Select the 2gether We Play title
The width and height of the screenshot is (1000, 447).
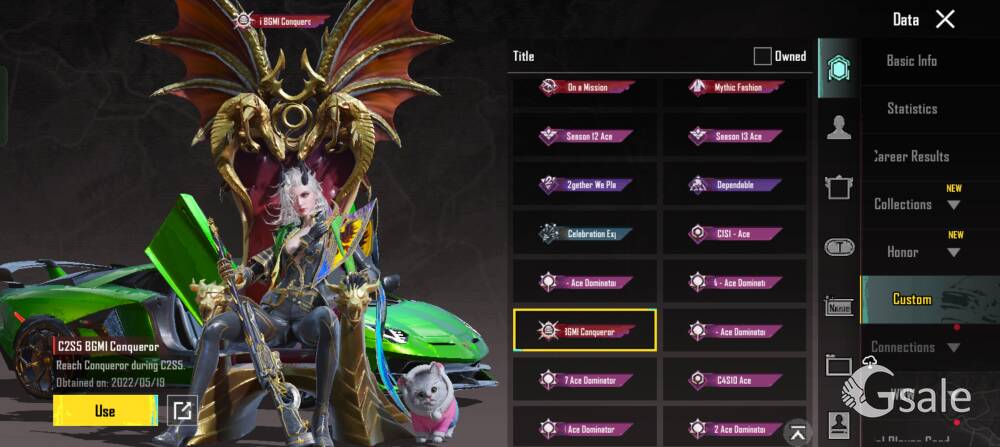point(586,185)
